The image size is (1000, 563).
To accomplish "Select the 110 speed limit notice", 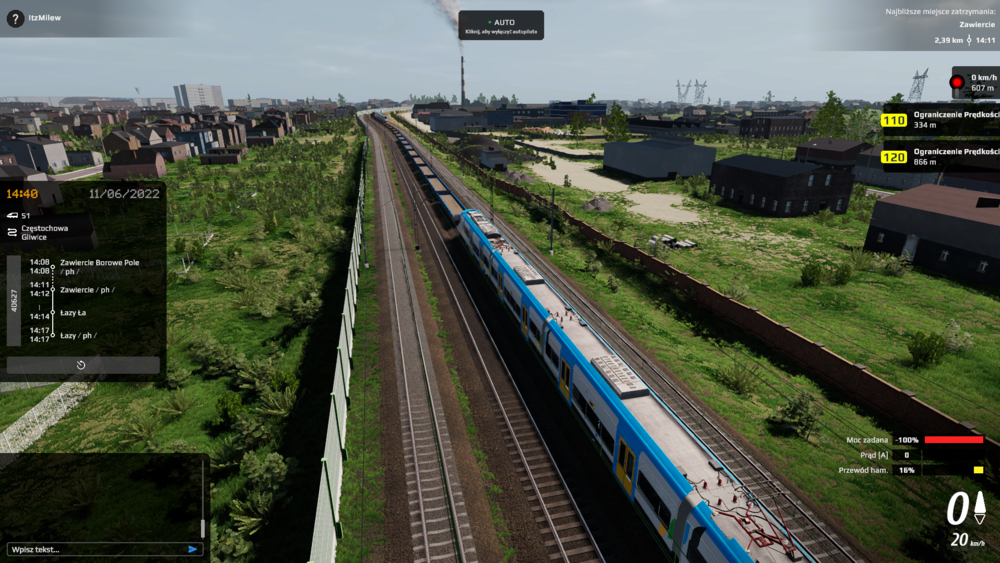I will (x=940, y=121).
